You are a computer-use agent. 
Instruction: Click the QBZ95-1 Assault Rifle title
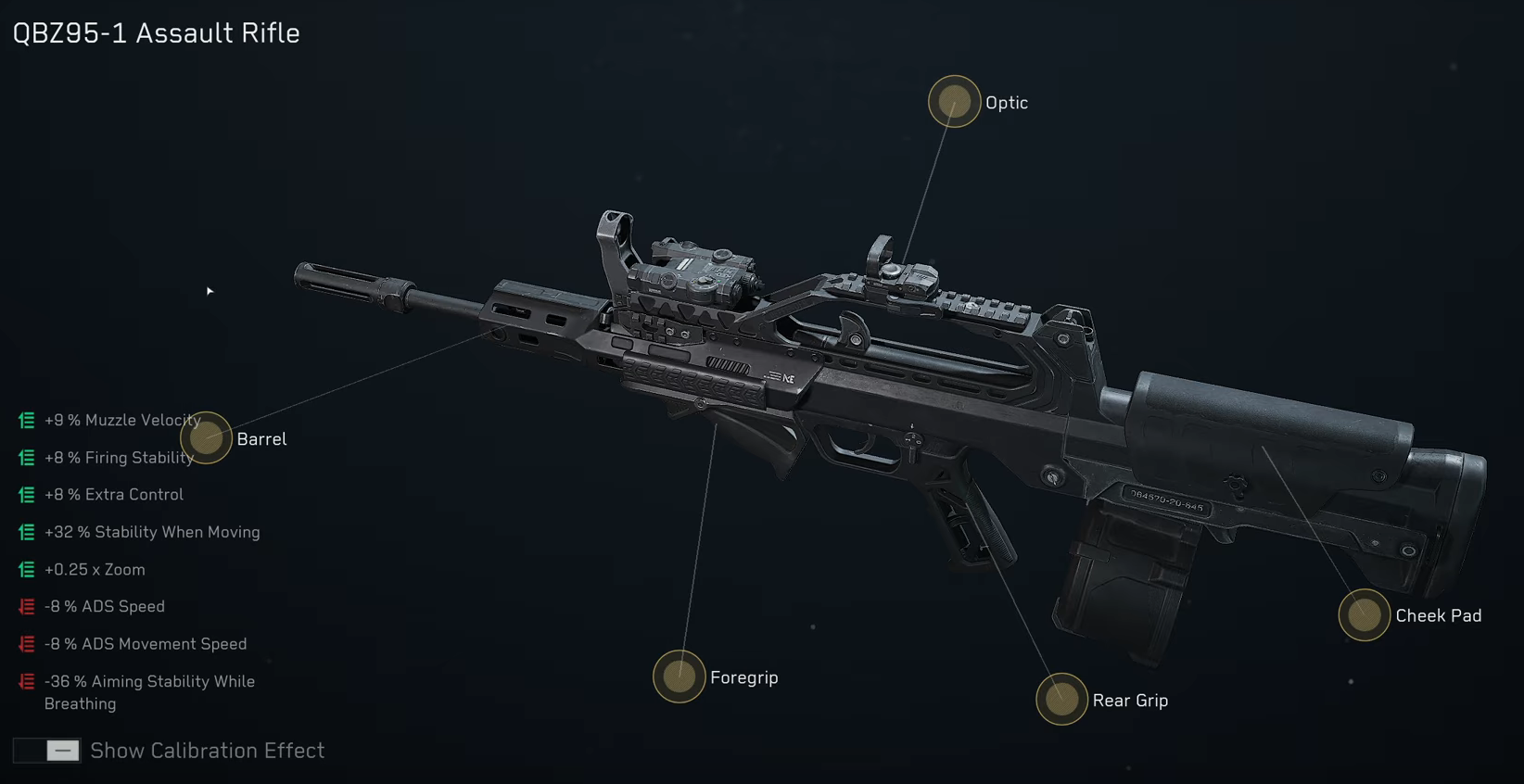(155, 32)
